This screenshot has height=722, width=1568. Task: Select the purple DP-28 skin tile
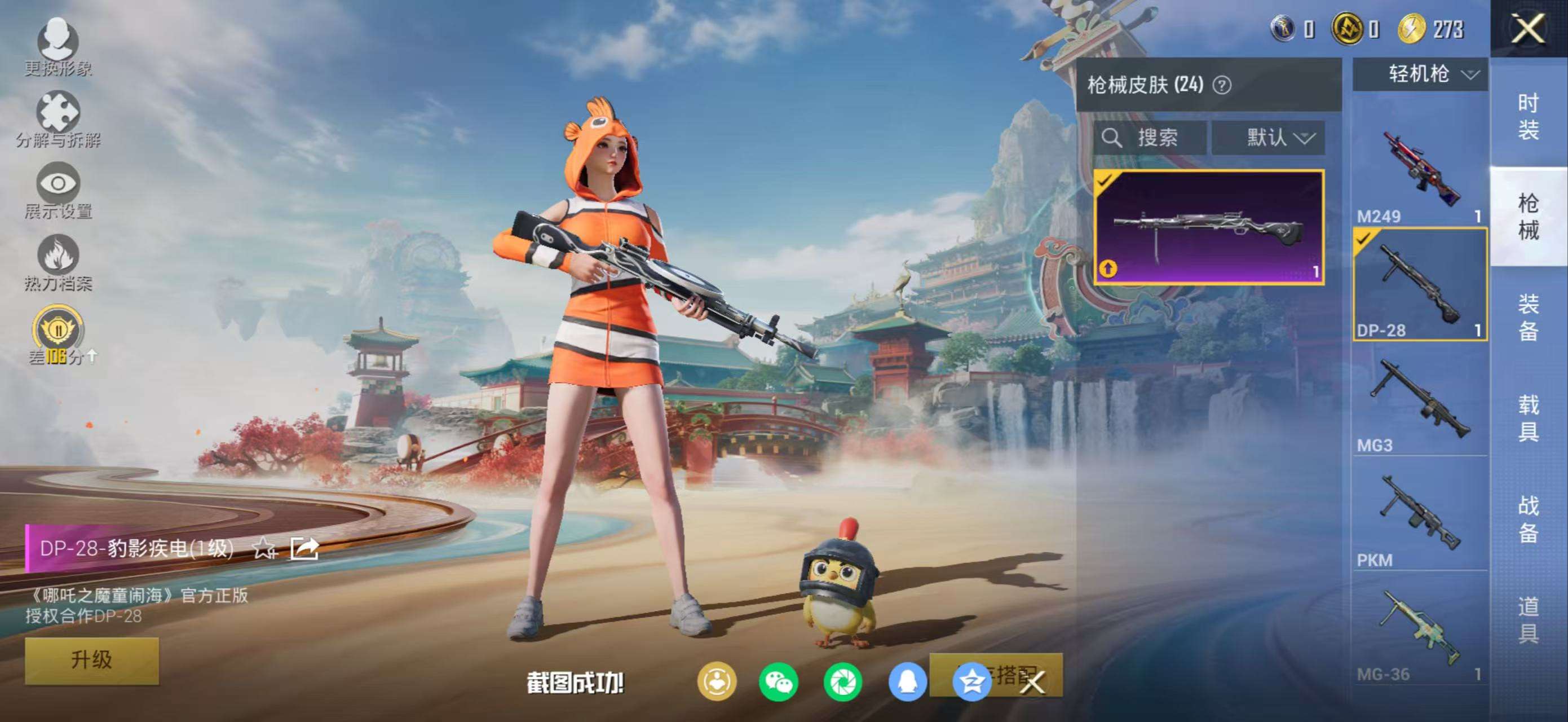(1209, 227)
